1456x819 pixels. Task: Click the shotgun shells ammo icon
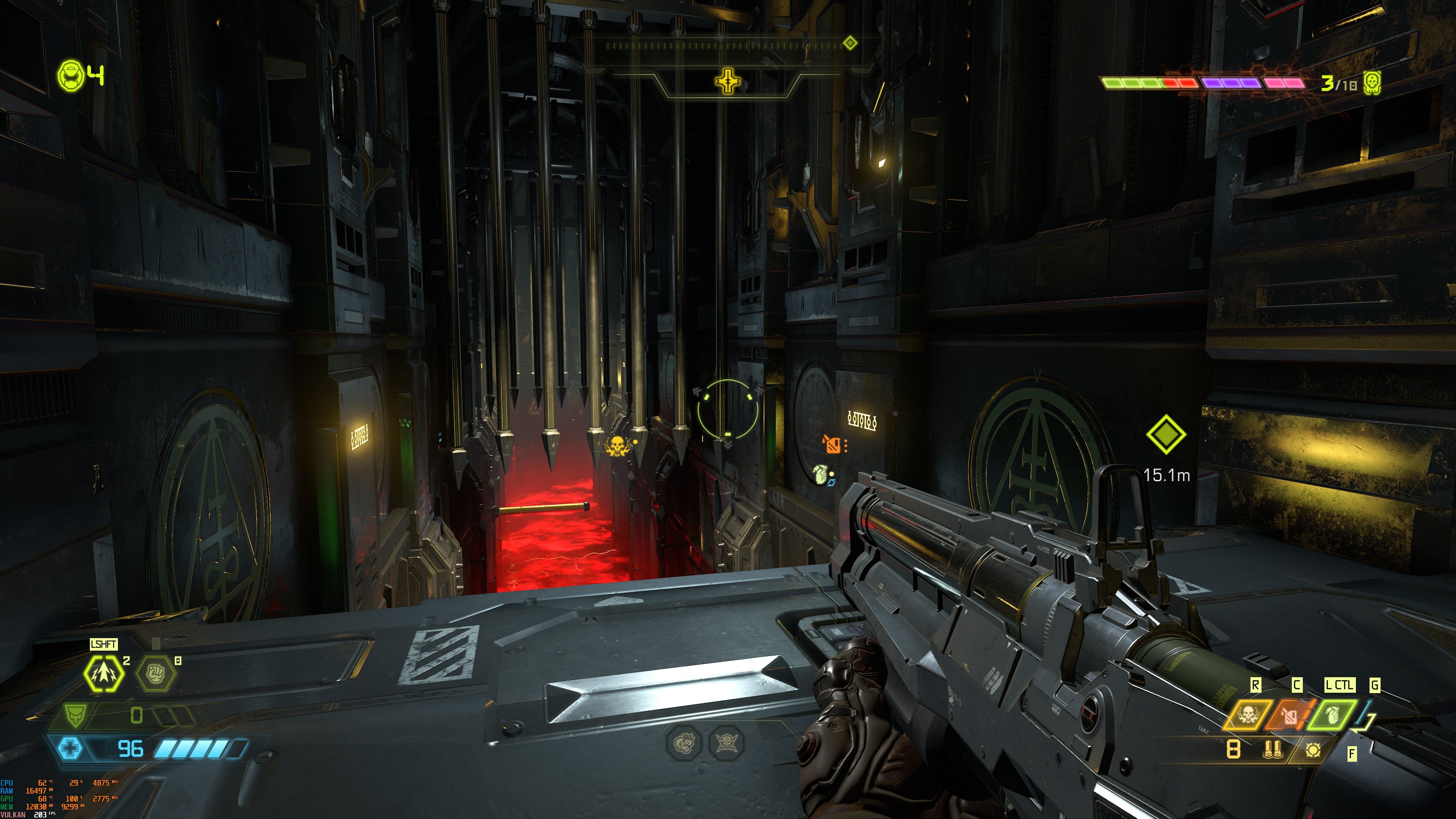pyautogui.click(x=1272, y=750)
